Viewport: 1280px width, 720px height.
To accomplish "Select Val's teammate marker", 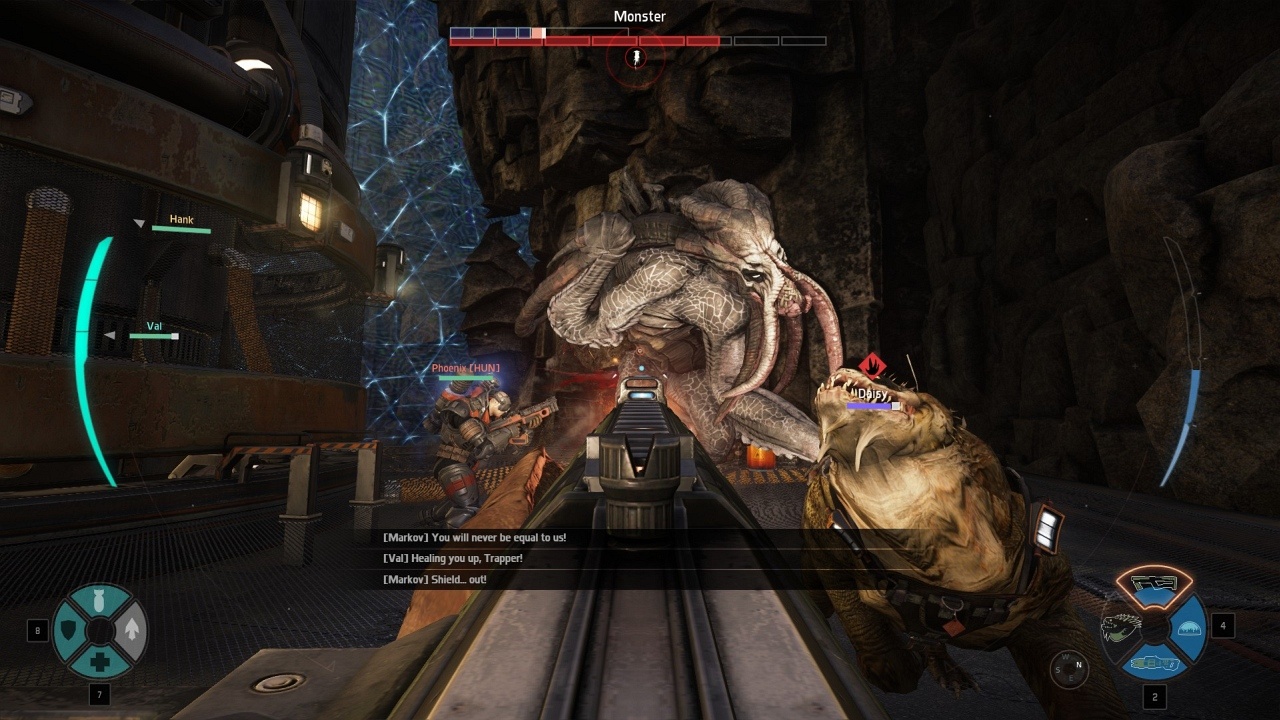I will click(x=154, y=330).
